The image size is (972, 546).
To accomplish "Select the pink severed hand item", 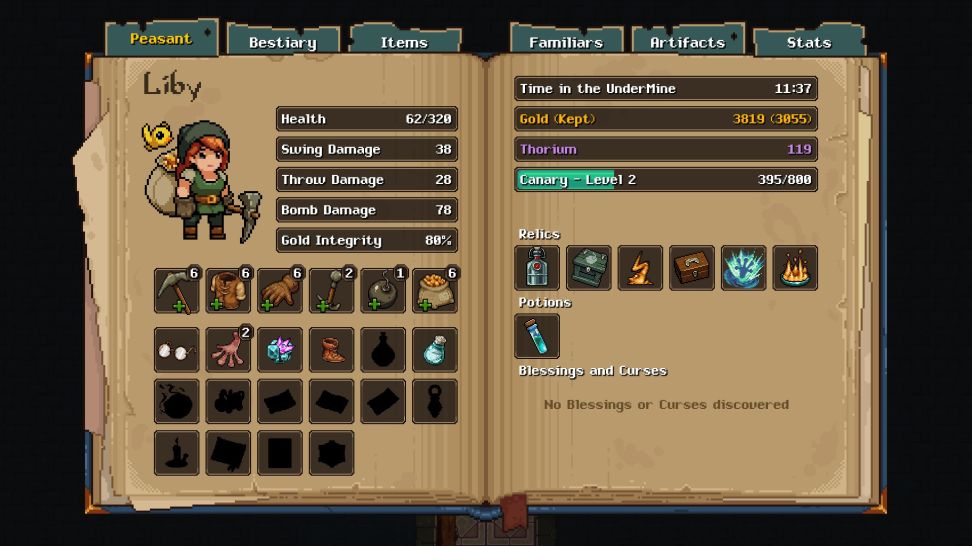I will (229, 350).
